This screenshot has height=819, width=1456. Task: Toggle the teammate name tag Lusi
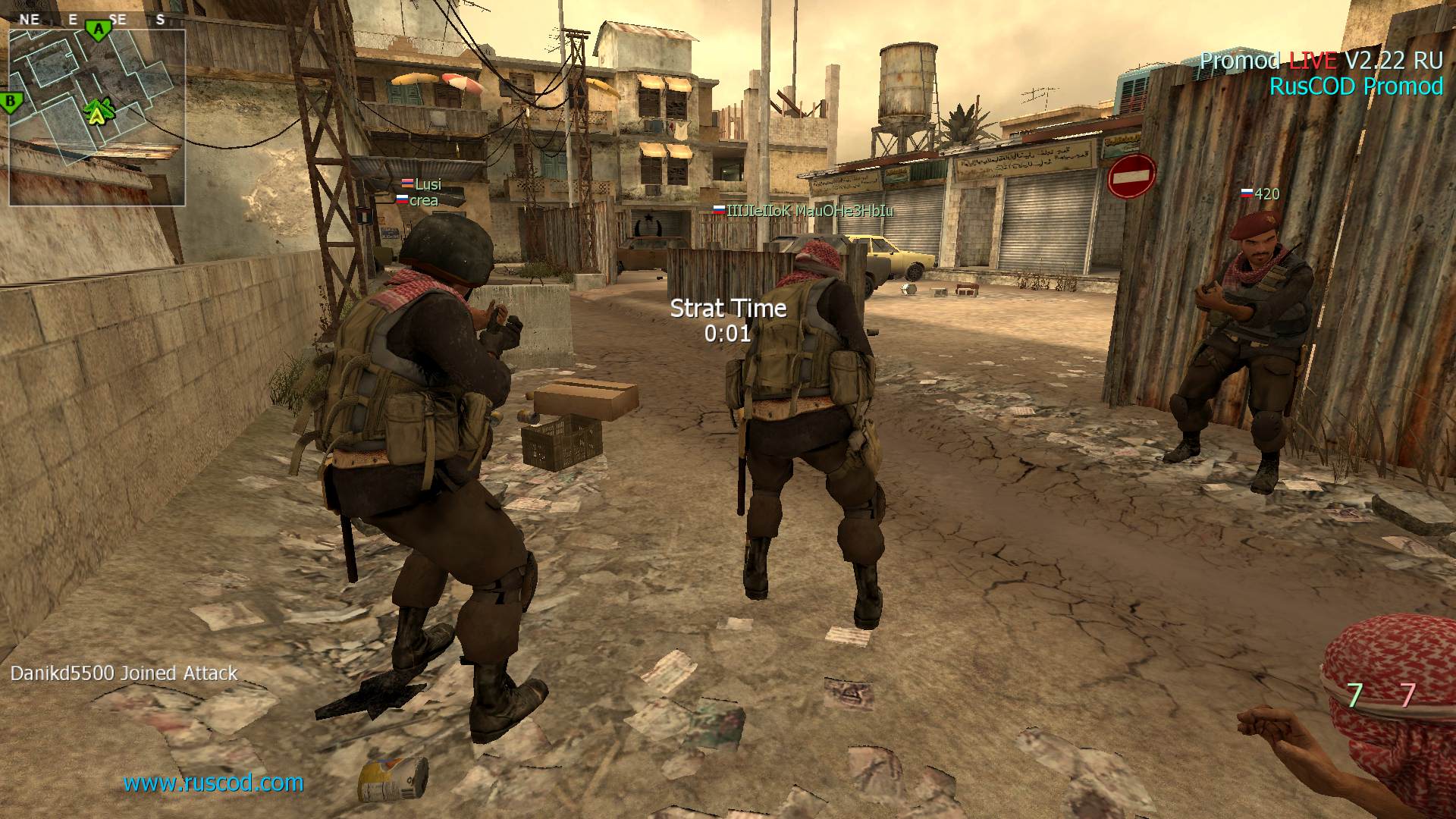(427, 184)
